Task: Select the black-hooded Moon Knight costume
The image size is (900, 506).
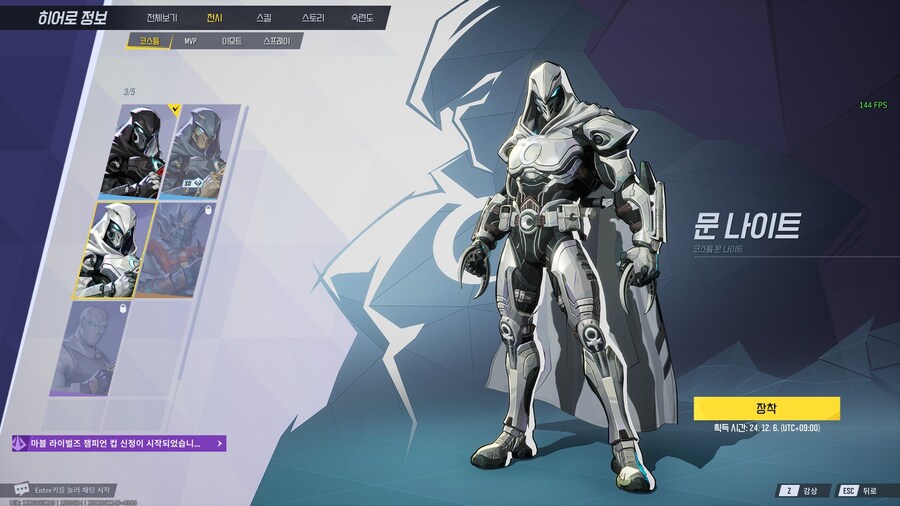Action: pos(132,150)
